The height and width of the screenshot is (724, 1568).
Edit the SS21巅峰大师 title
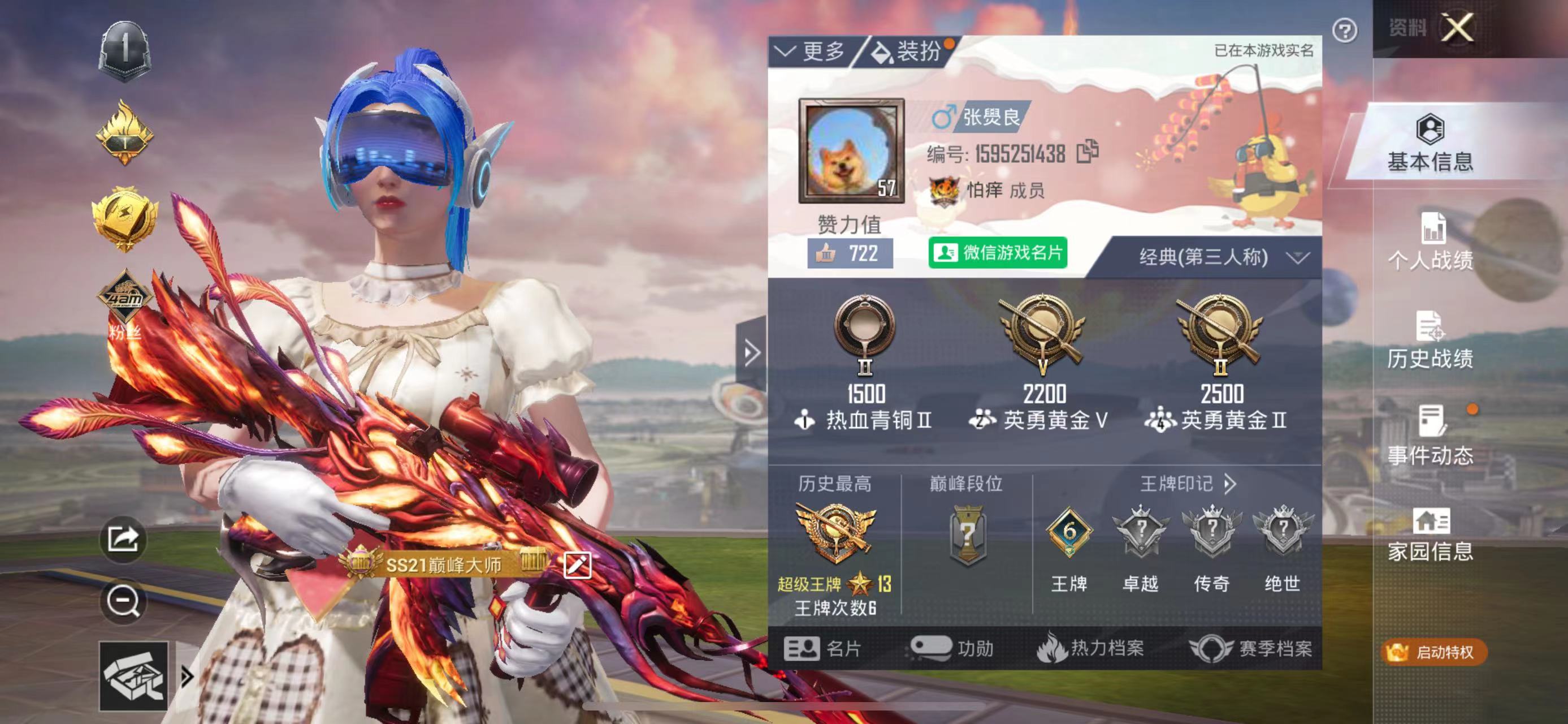[x=577, y=565]
